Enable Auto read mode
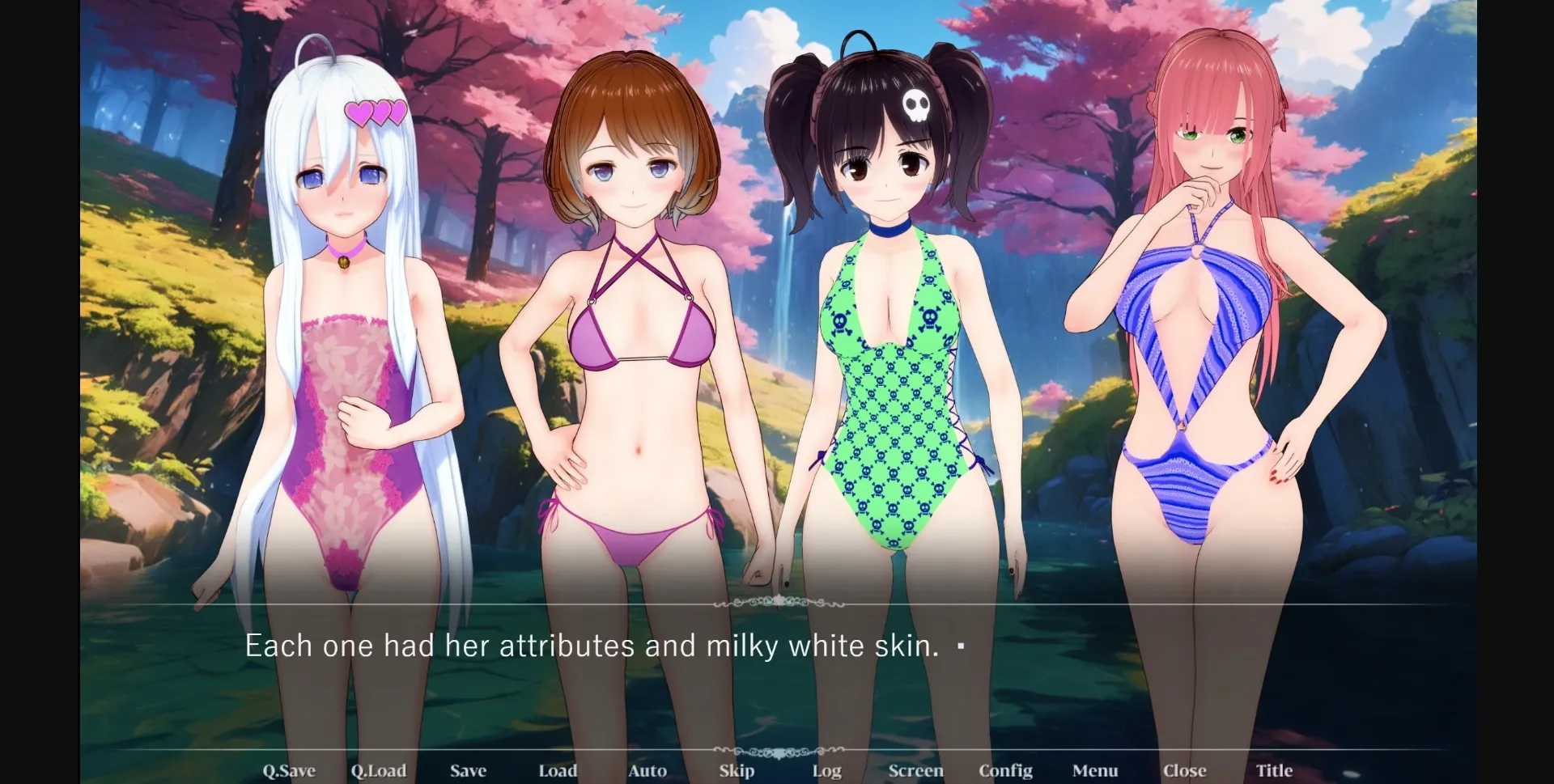1554x784 pixels. click(x=647, y=771)
